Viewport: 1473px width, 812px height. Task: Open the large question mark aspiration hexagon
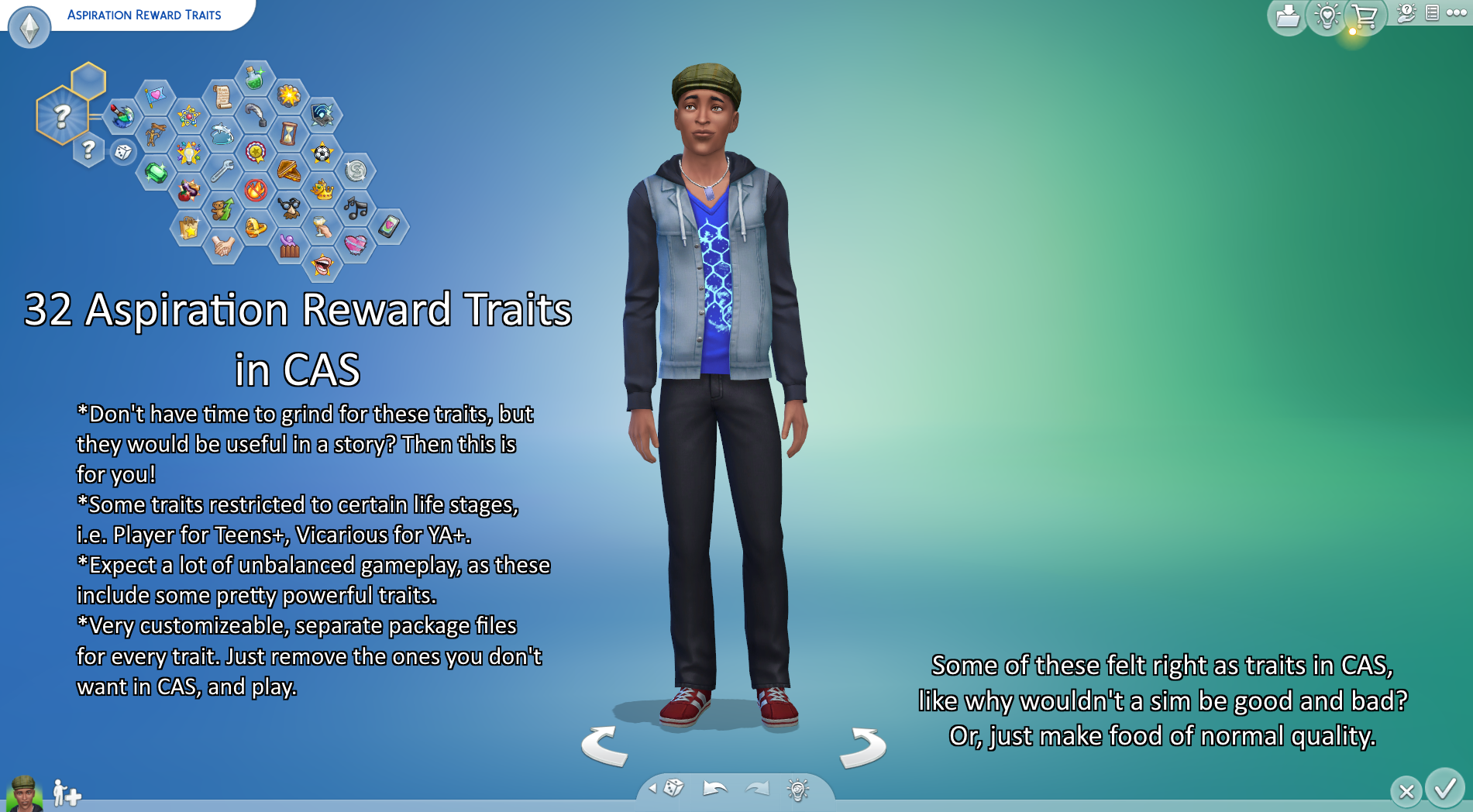62,116
